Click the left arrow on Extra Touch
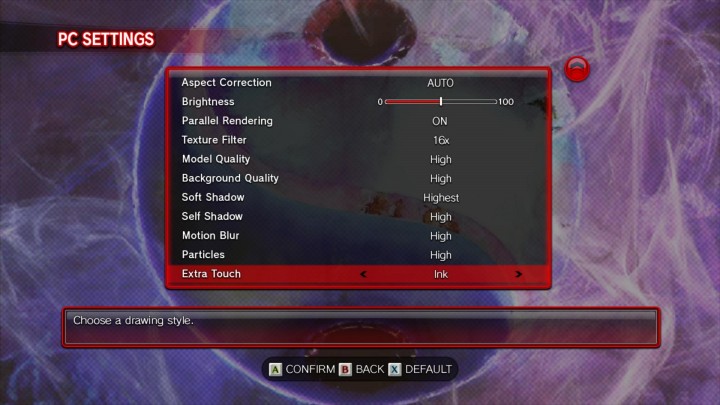720x405 pixels. pos(363,274)
